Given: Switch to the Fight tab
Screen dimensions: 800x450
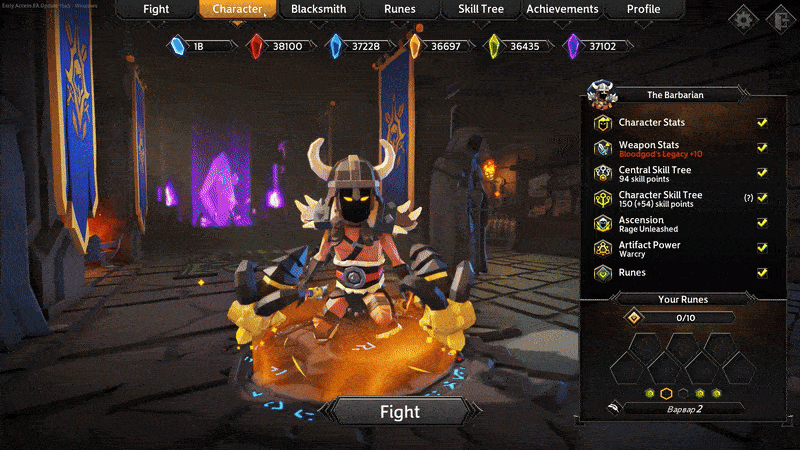Looking at the screenshot, I should (155, 10).
